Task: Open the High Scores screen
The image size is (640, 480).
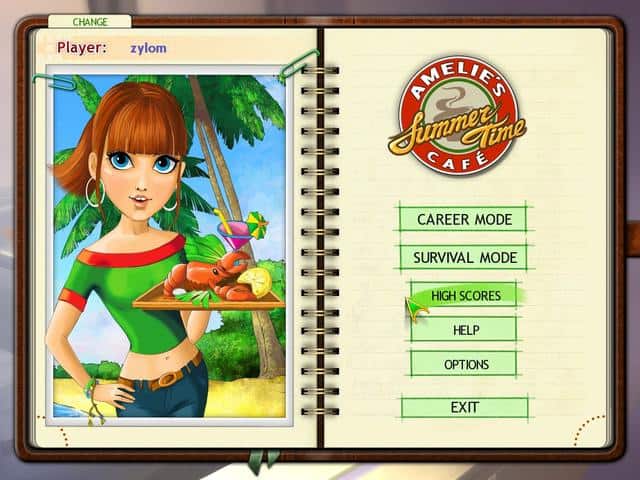Action: [x=466, y=295]
